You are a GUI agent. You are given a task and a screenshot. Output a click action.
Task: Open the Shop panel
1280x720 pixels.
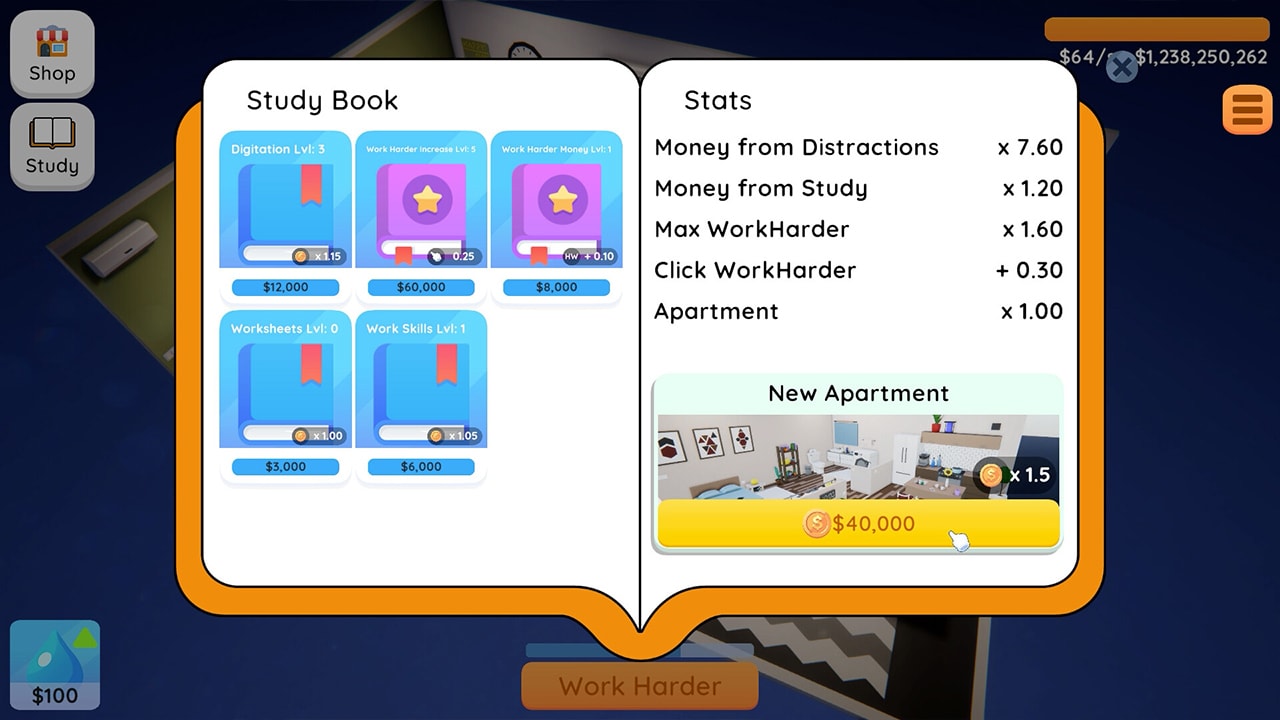point(52,54)
